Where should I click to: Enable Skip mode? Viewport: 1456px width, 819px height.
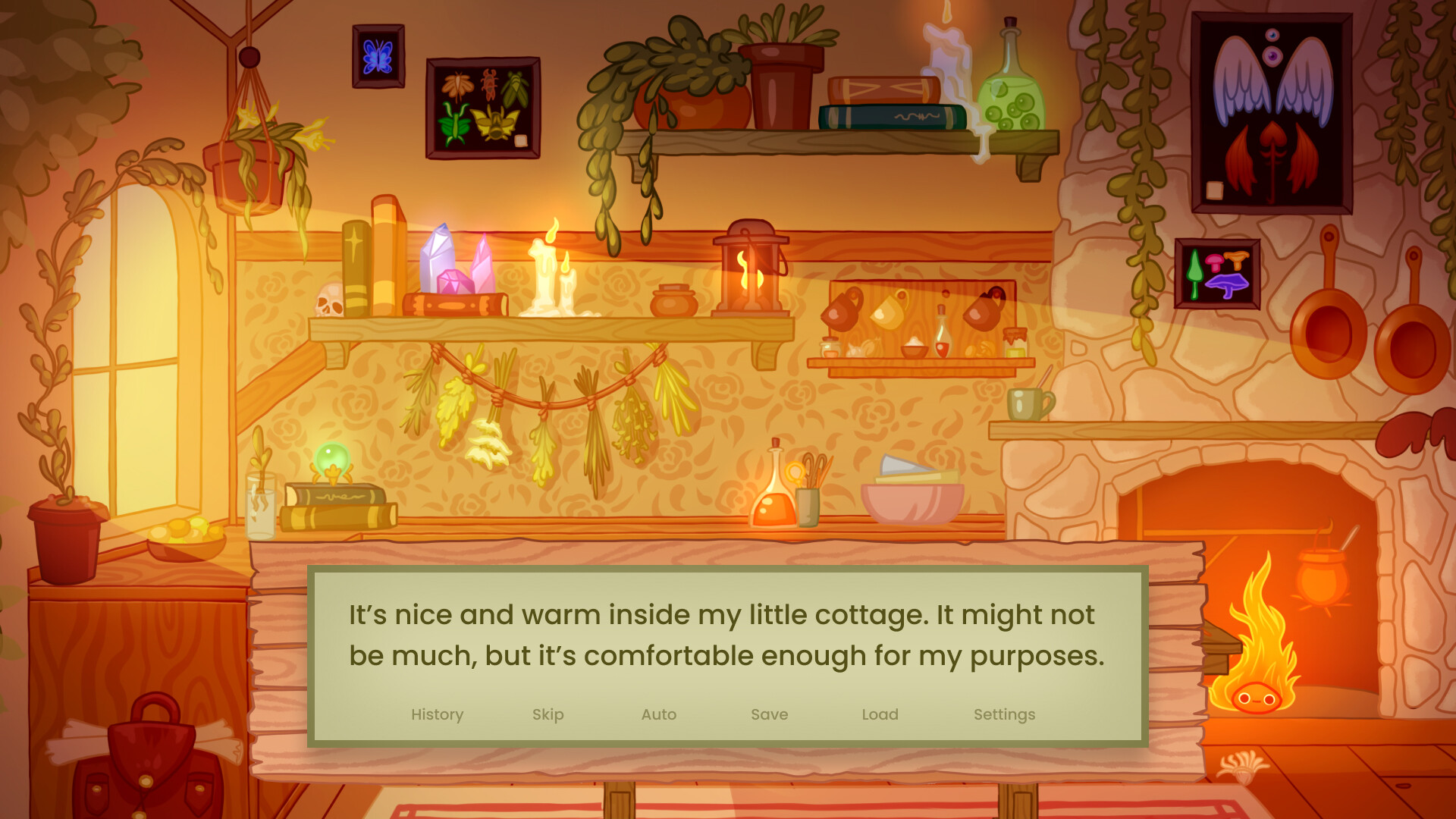point(548,714)
